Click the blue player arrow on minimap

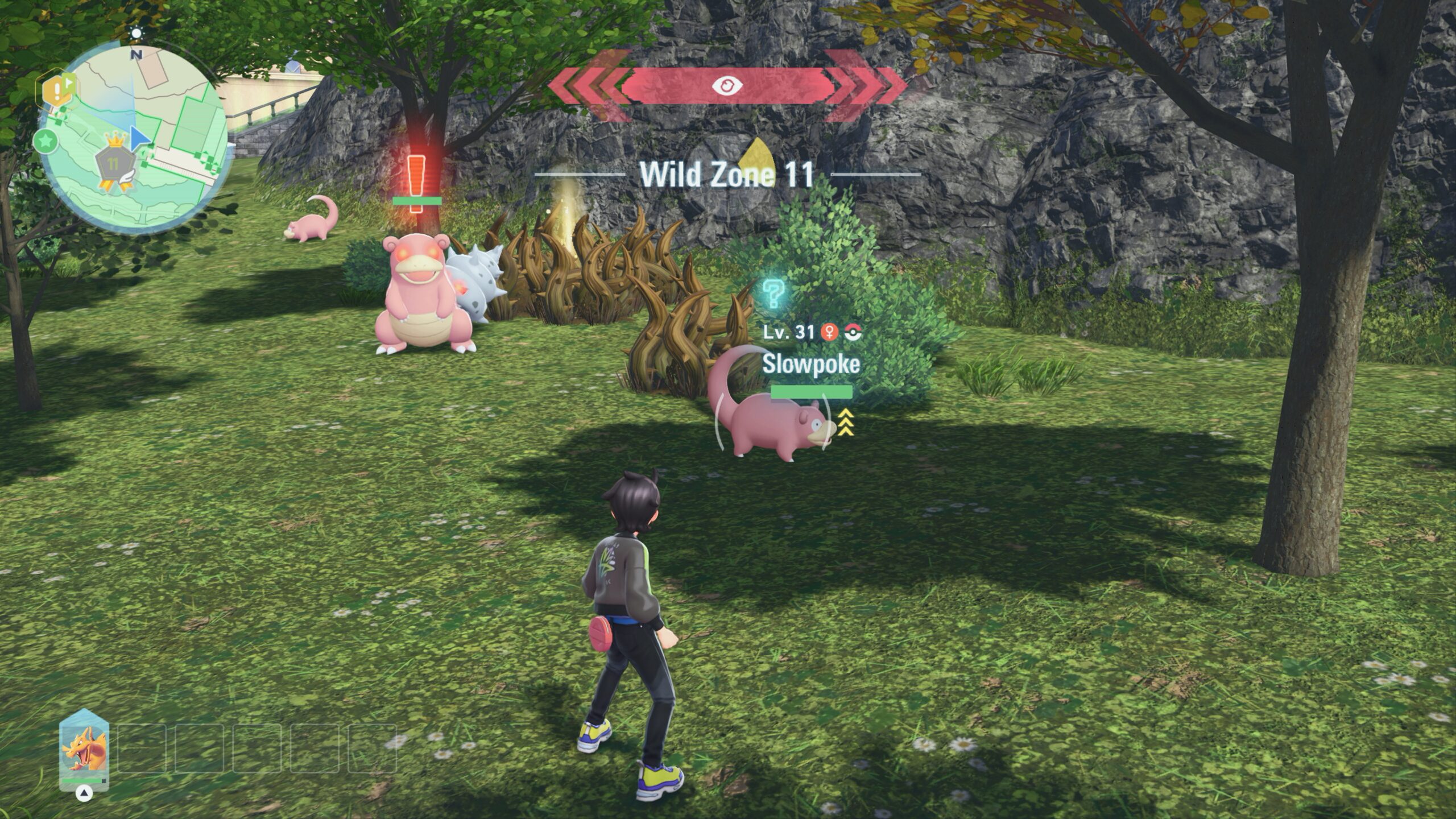coord(139,139)
